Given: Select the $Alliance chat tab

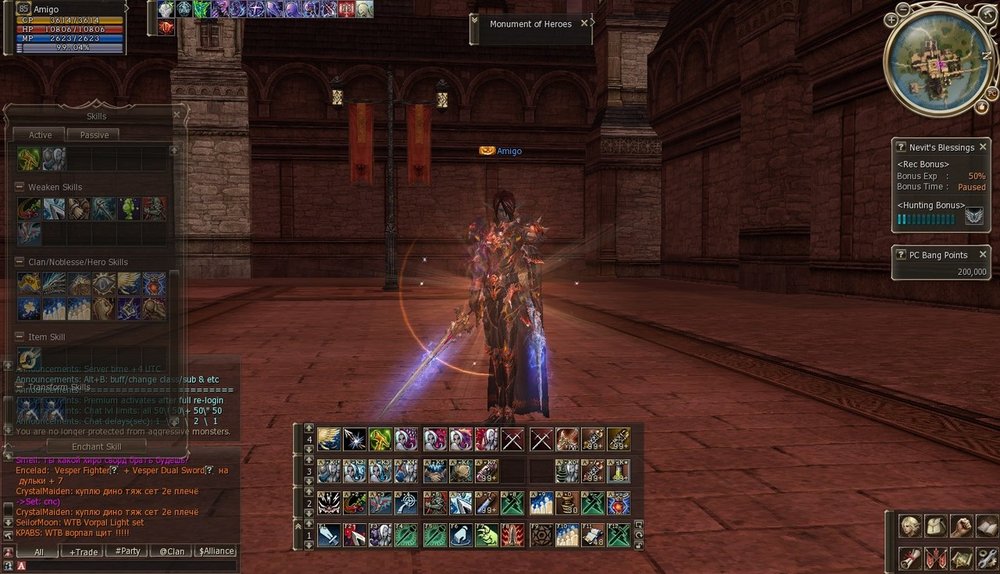Looking at the screenshot, I should [215, 551].
